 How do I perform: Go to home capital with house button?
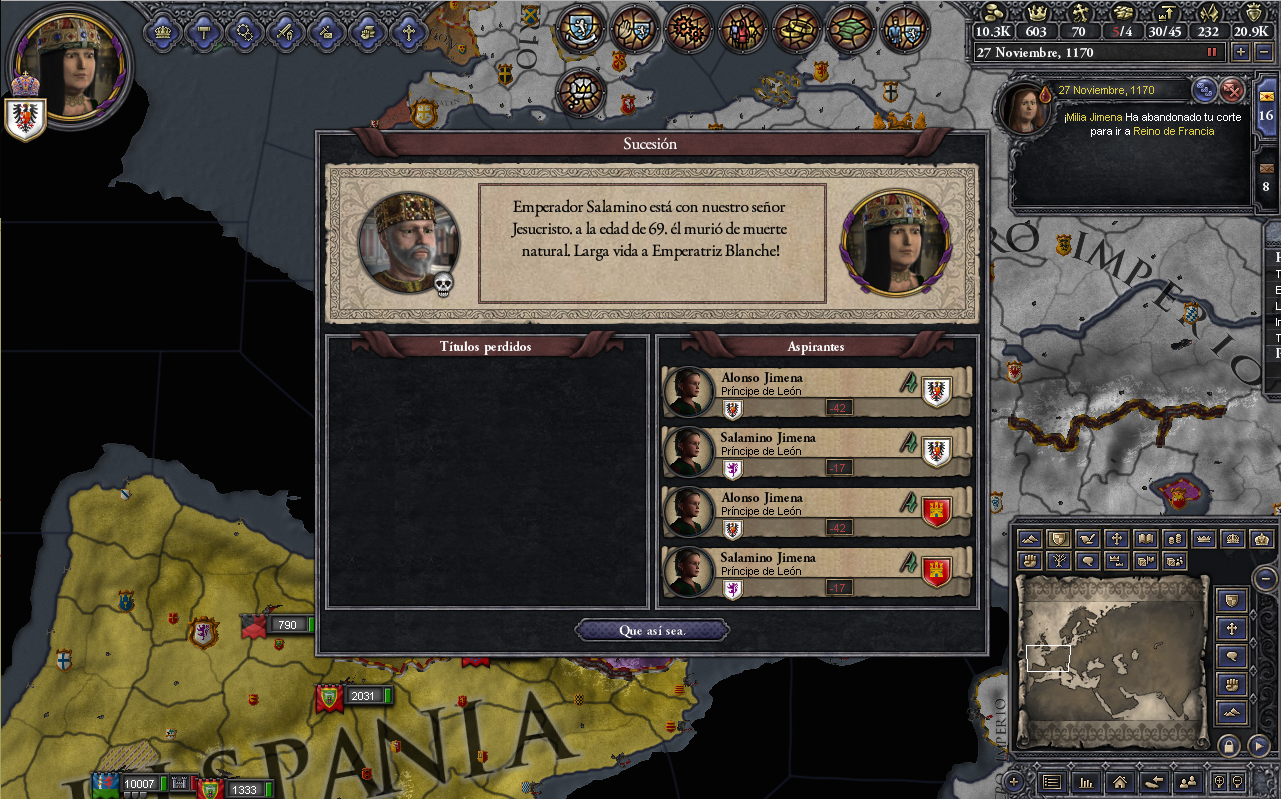tap(1120, 782)
